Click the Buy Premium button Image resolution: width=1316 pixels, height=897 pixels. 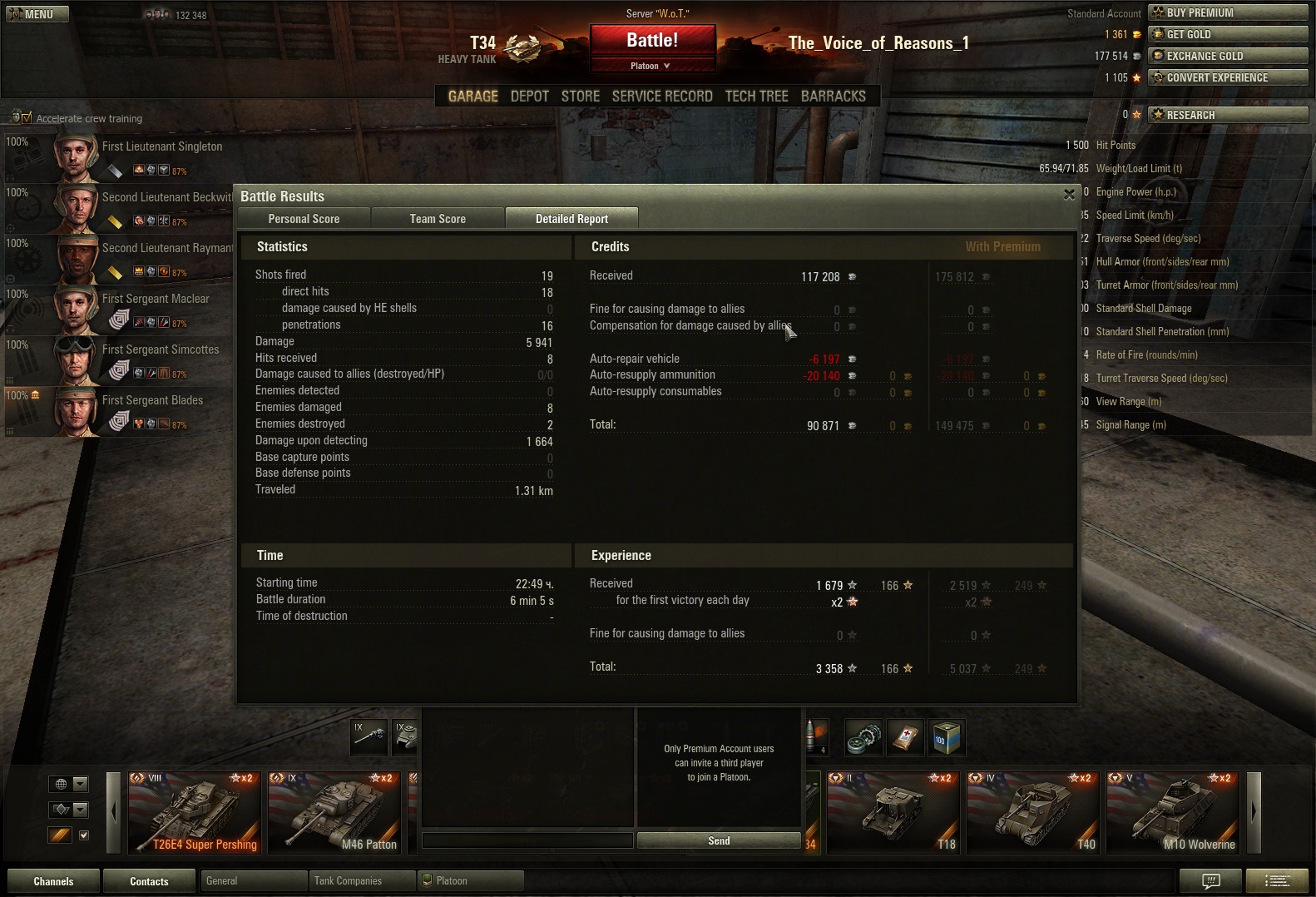1228,12
